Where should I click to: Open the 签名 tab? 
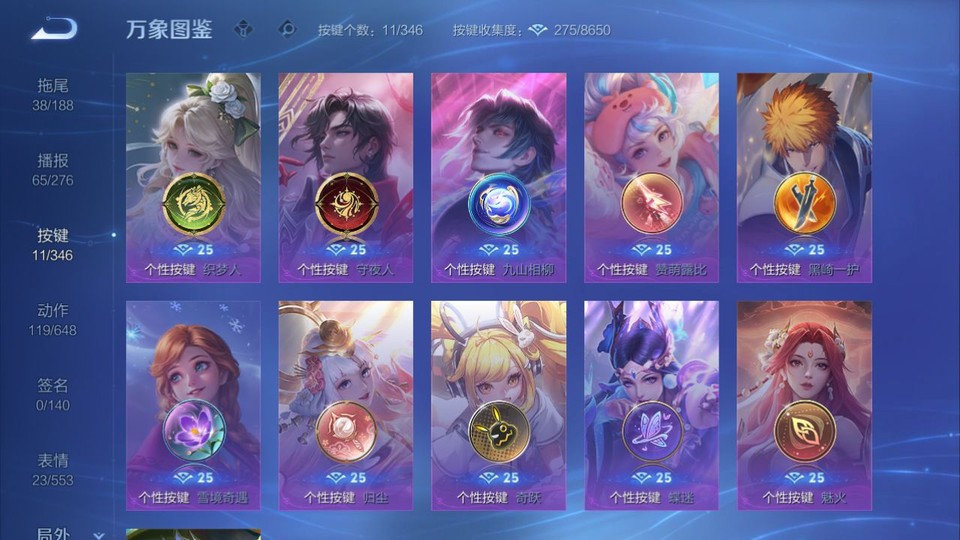pyautogui.click(x=53, y=394)
